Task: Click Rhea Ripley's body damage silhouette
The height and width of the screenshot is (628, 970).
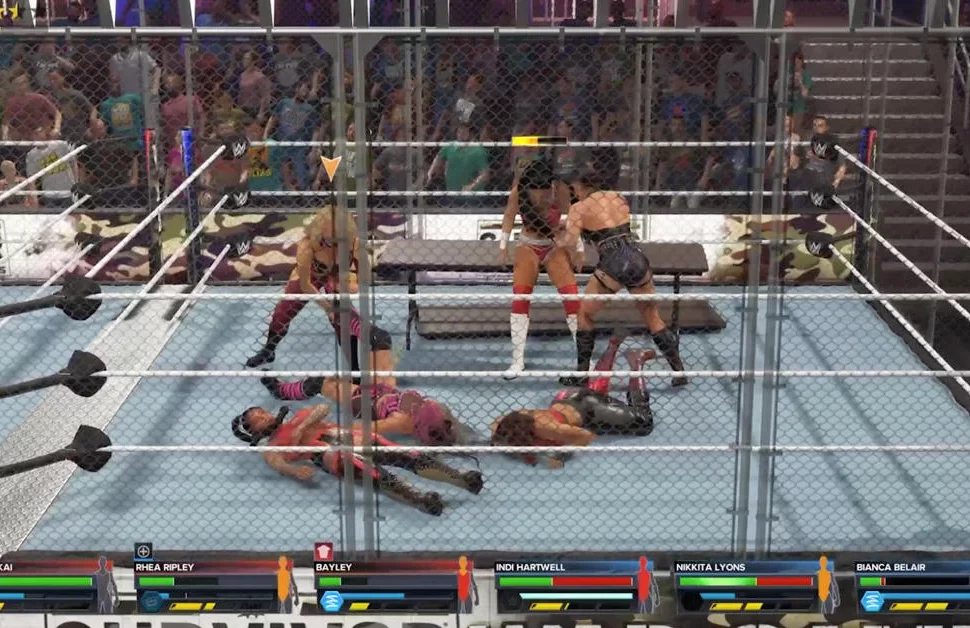Action: coord(284,584)
